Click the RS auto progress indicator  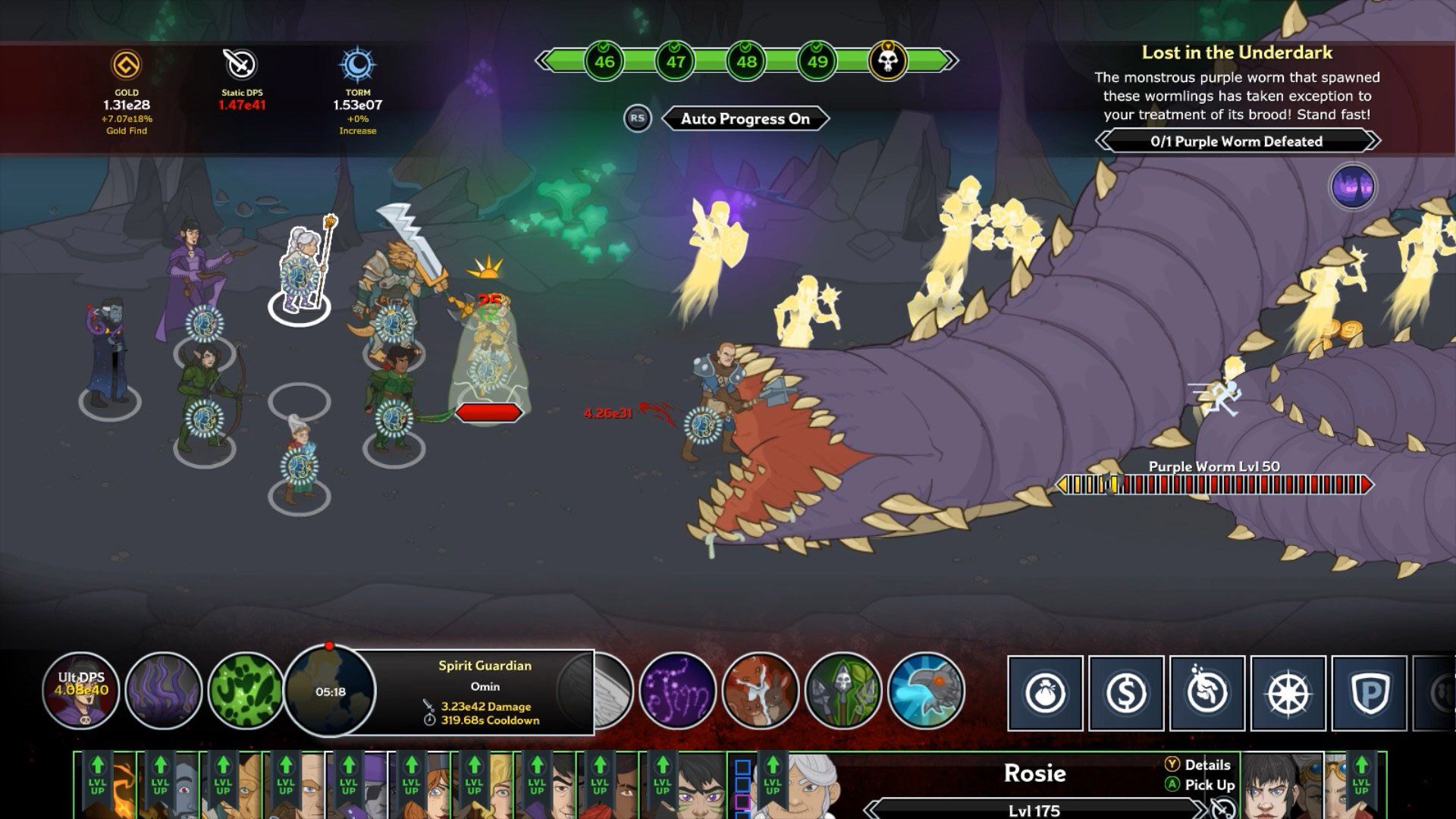coord(639,118)
